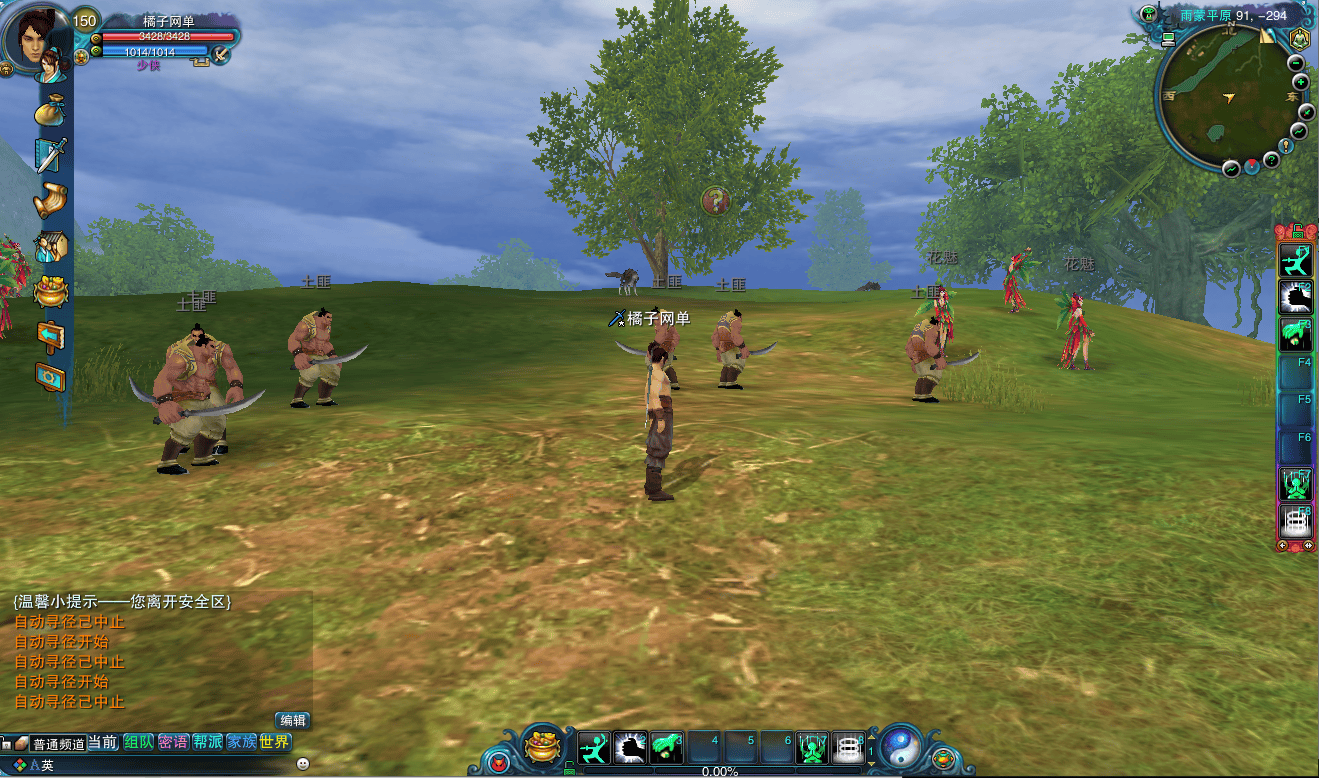Switch to the 帮派 chat tab
Image resolution: width=1319 pixels, height=778 pixels.
pos(207,742)
